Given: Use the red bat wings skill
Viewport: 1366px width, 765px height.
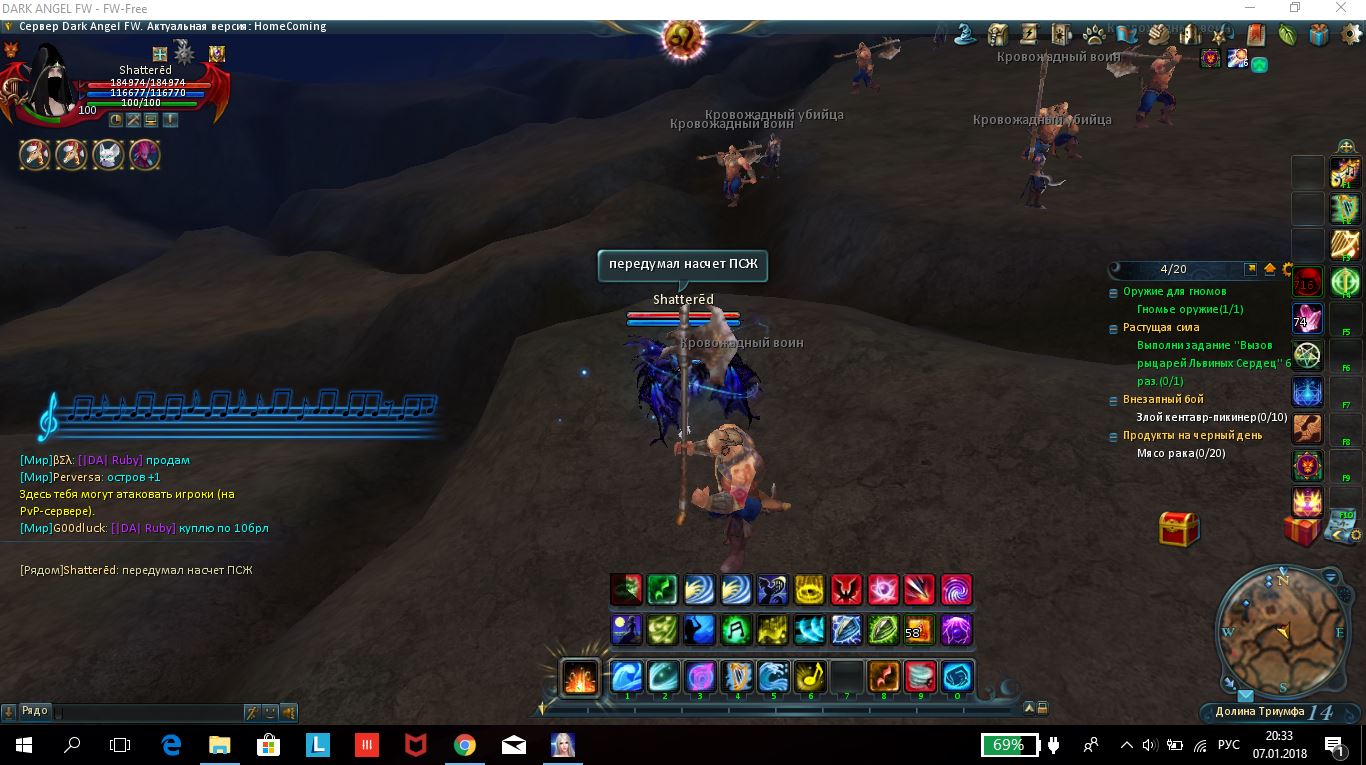Looking at the screenshot, I should [846, 590].
